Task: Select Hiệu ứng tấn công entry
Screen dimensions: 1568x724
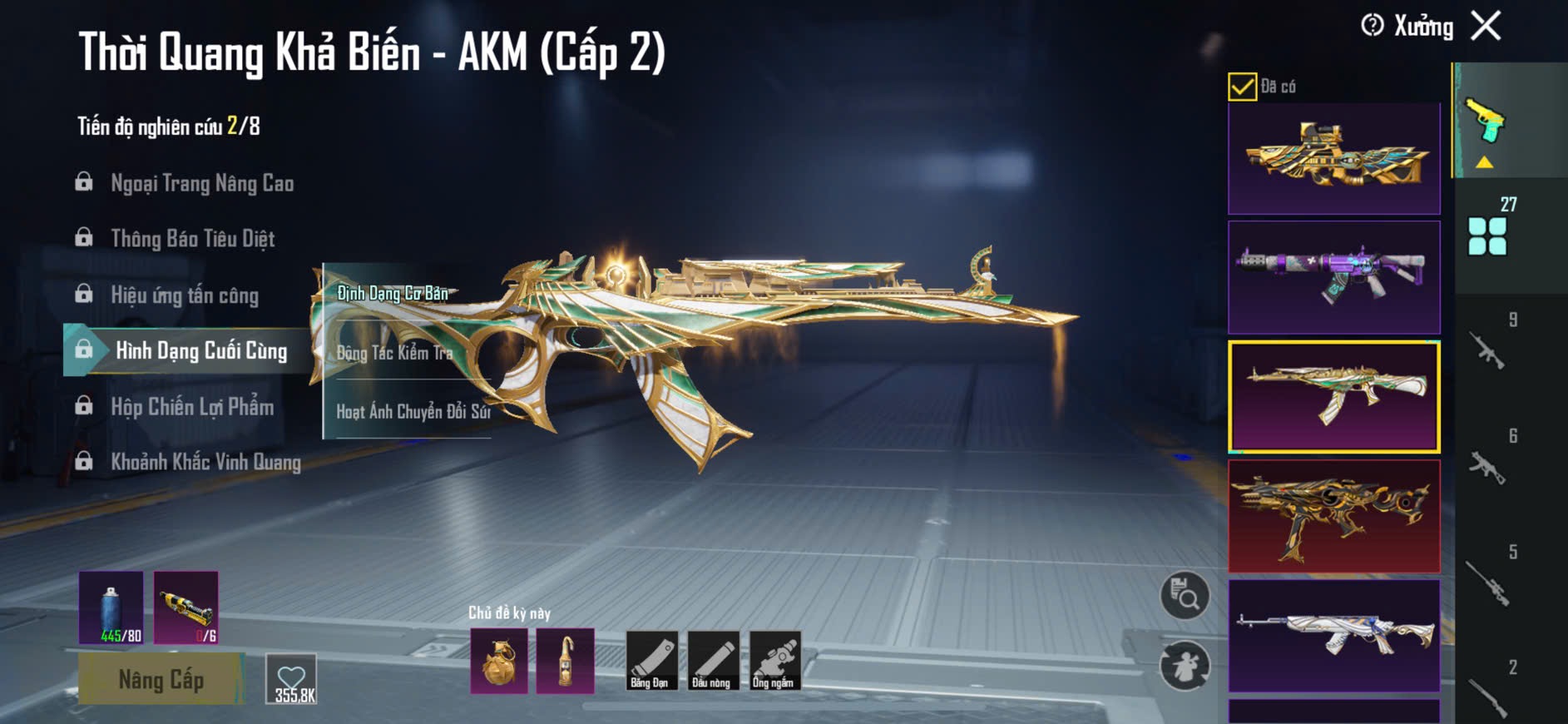Action: (x=184, y=295)
